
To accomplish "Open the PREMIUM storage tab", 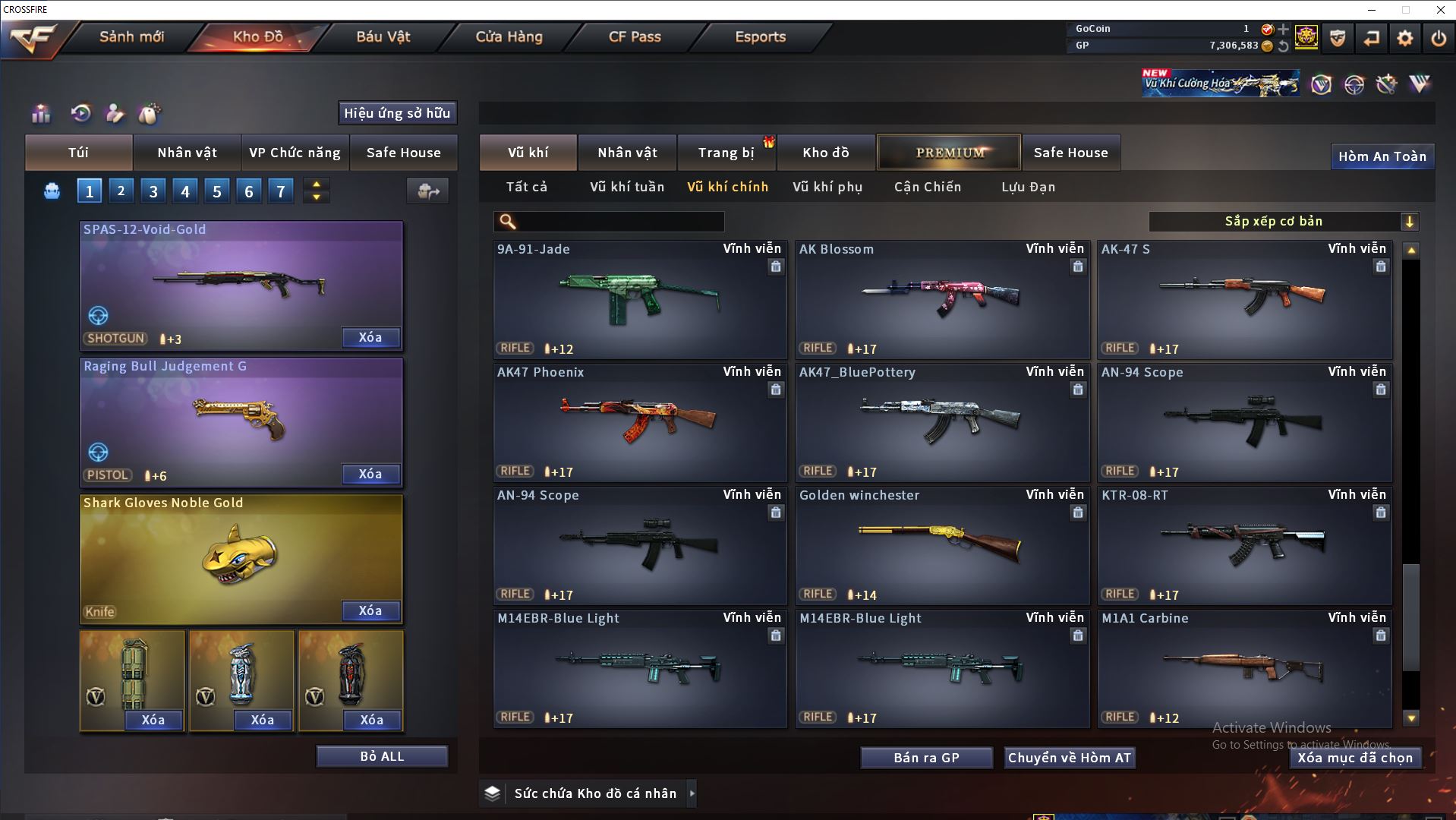I will click(949, 153).
